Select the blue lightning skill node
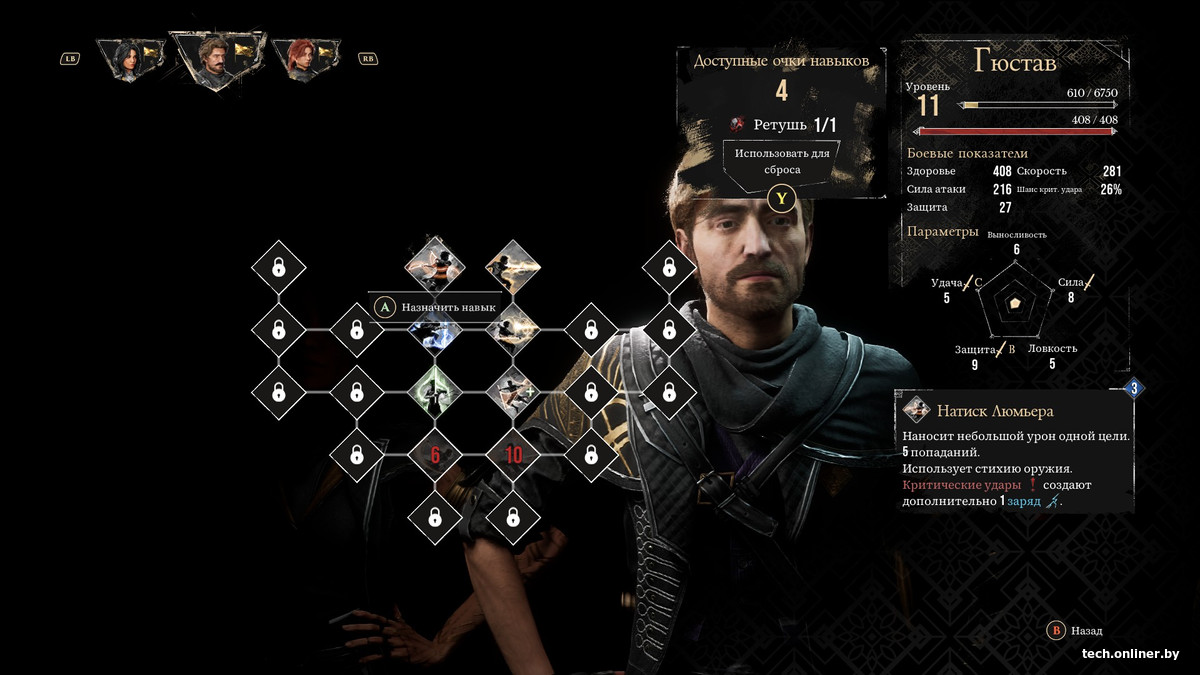The image size is (1200, 675). point(435,333)
